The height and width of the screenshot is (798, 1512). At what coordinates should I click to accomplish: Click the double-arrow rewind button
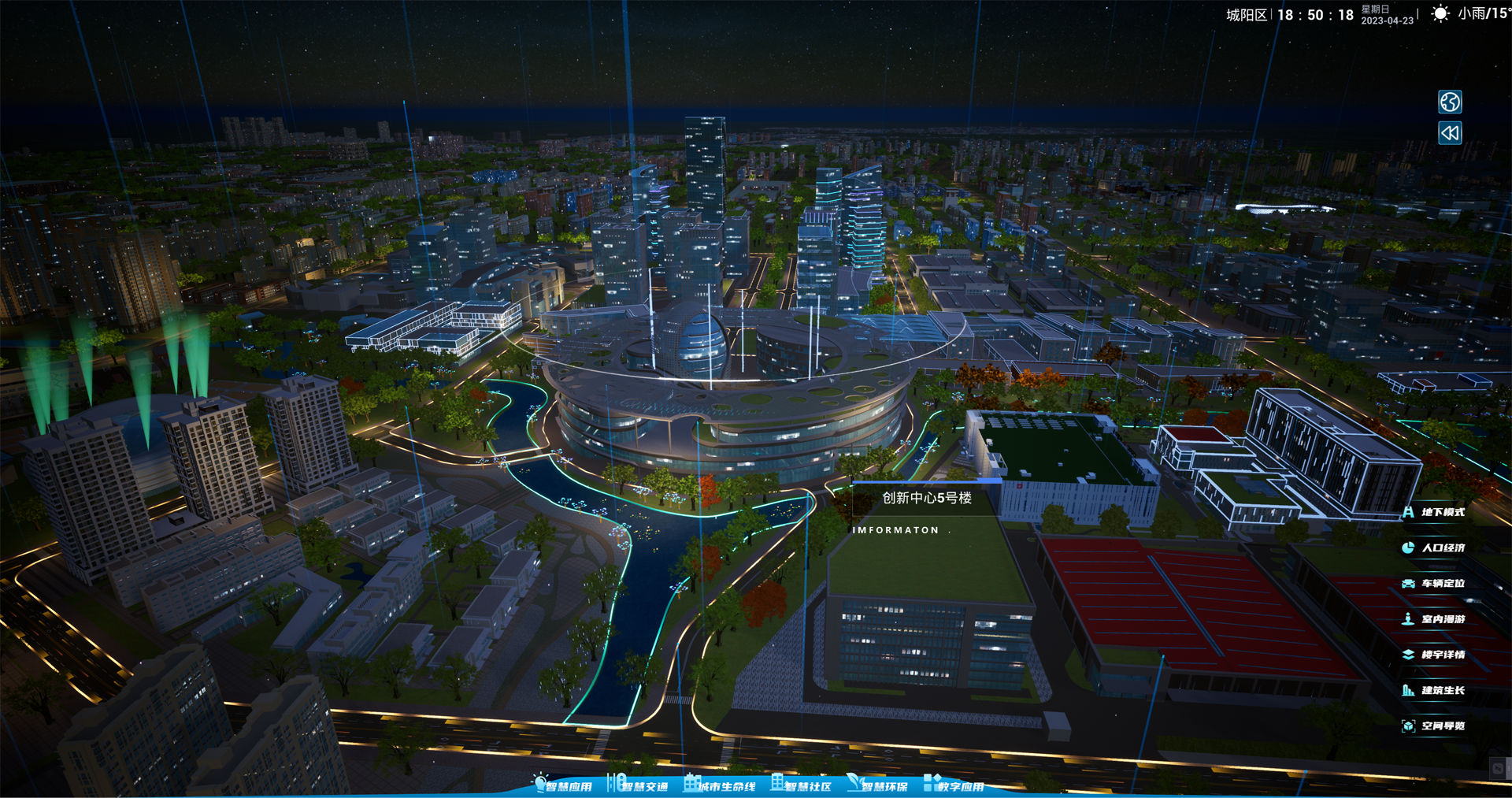[1450, 133]
